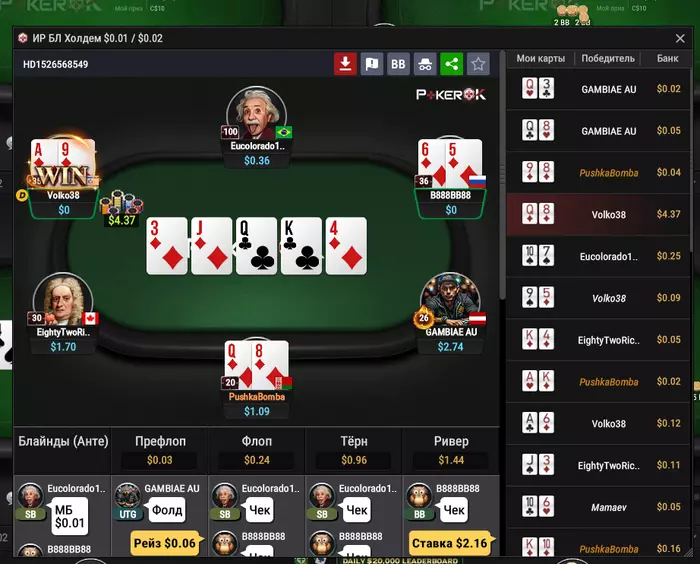
Task: Select the Тёрн street column
Action: click(353, 440)
